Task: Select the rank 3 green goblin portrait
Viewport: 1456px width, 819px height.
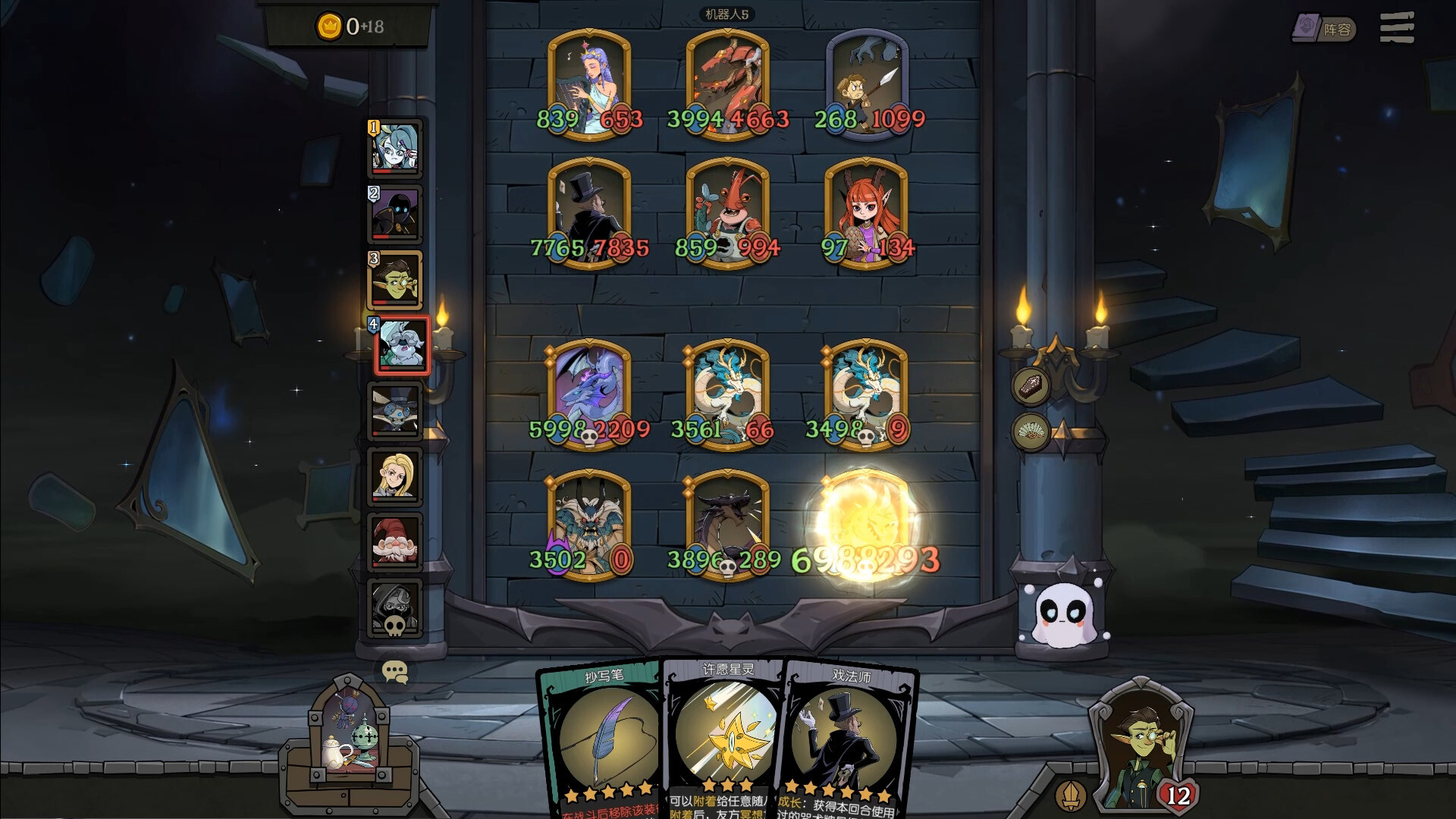Action: pos(394,280)
